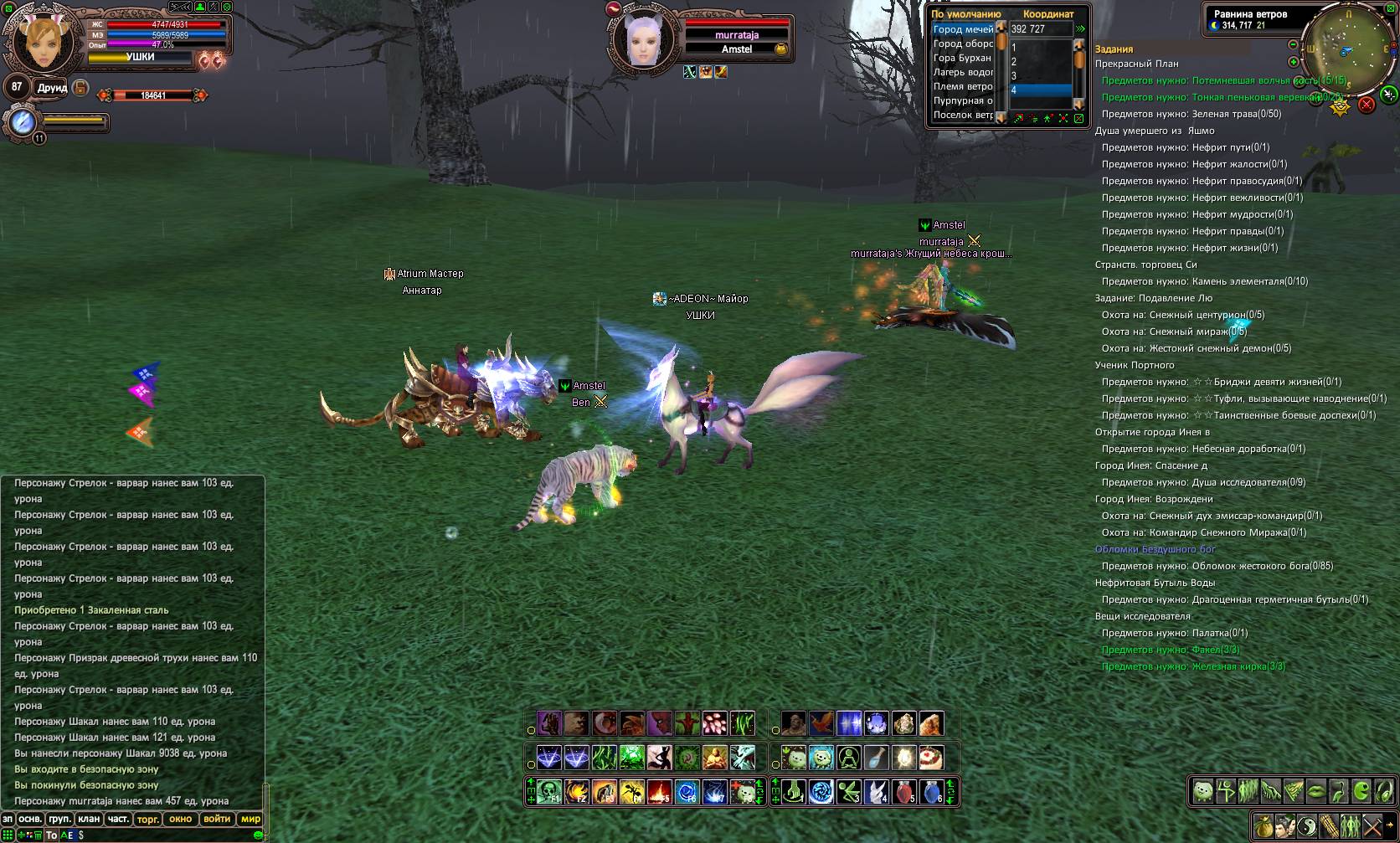Open the 'торг.' trade chat tab

[148, 820]
